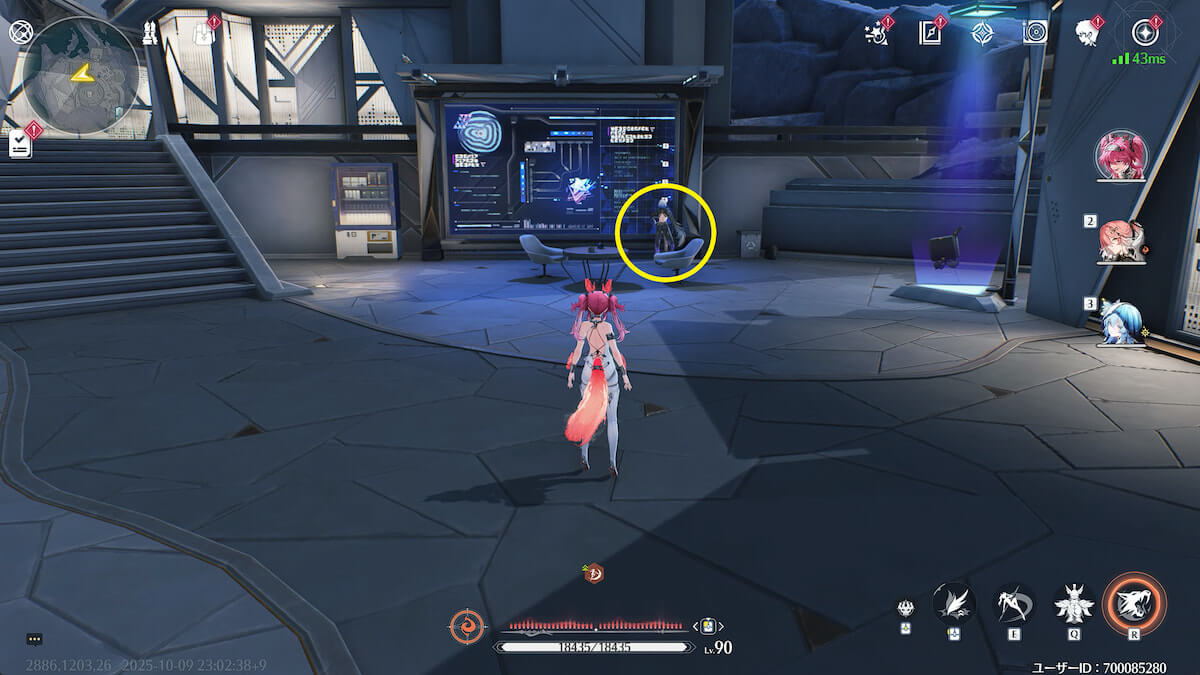Open the character head silhouette icon
1200x675 pixels.
click(1087, 33)
